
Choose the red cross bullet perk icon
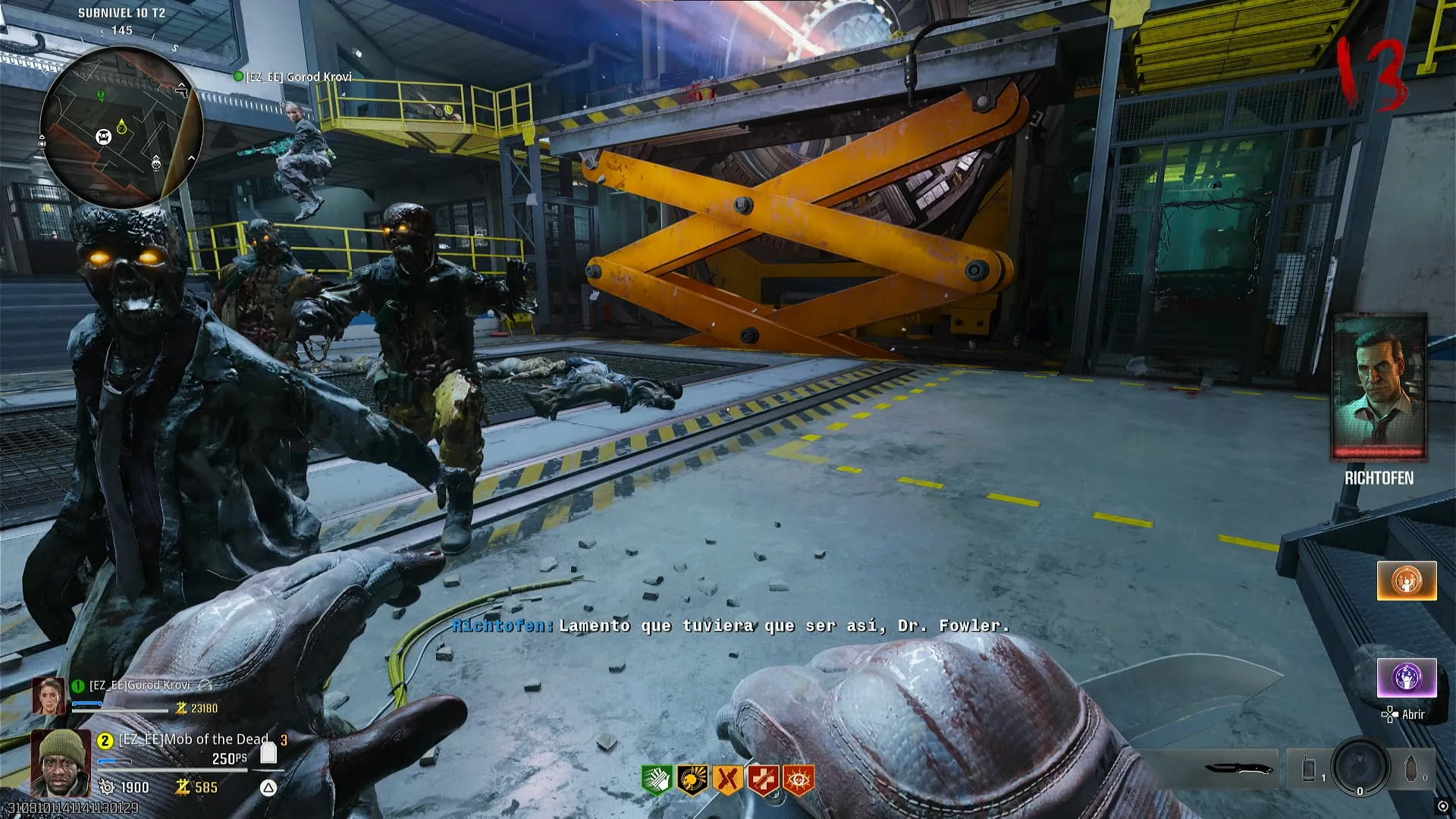pyautogui.click(x=763, y=780)
